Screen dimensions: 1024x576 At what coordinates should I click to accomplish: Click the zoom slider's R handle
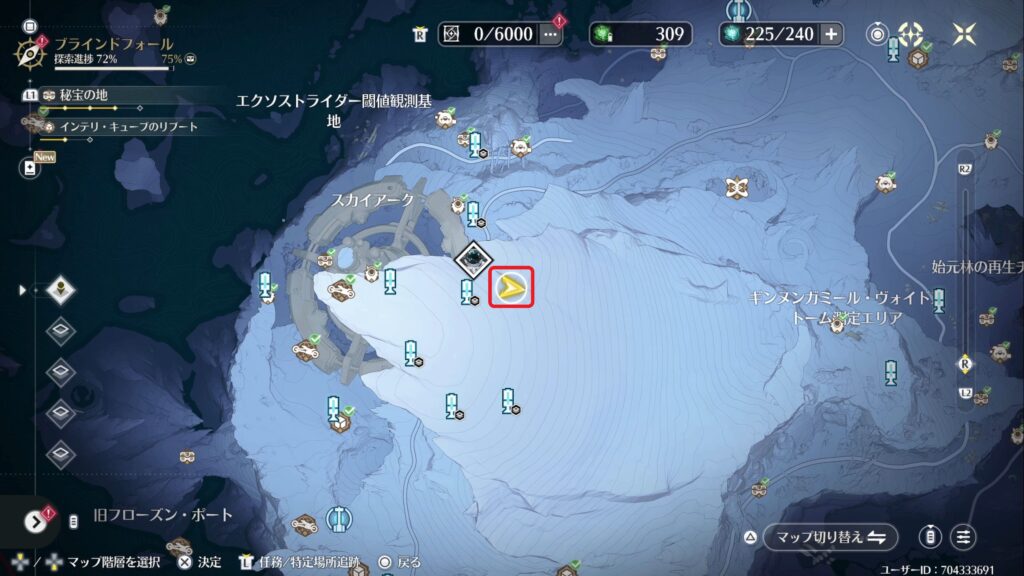coord(965,362)
